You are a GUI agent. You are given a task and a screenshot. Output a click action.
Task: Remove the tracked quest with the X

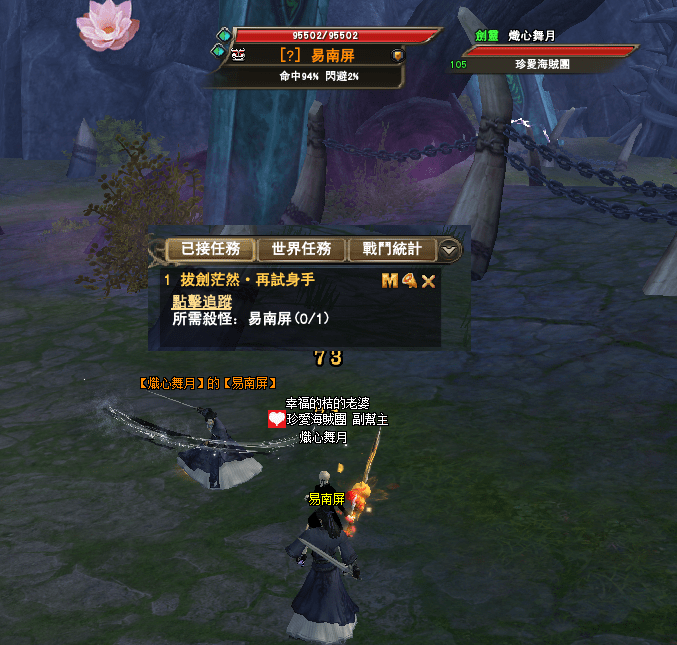[428, 281]
